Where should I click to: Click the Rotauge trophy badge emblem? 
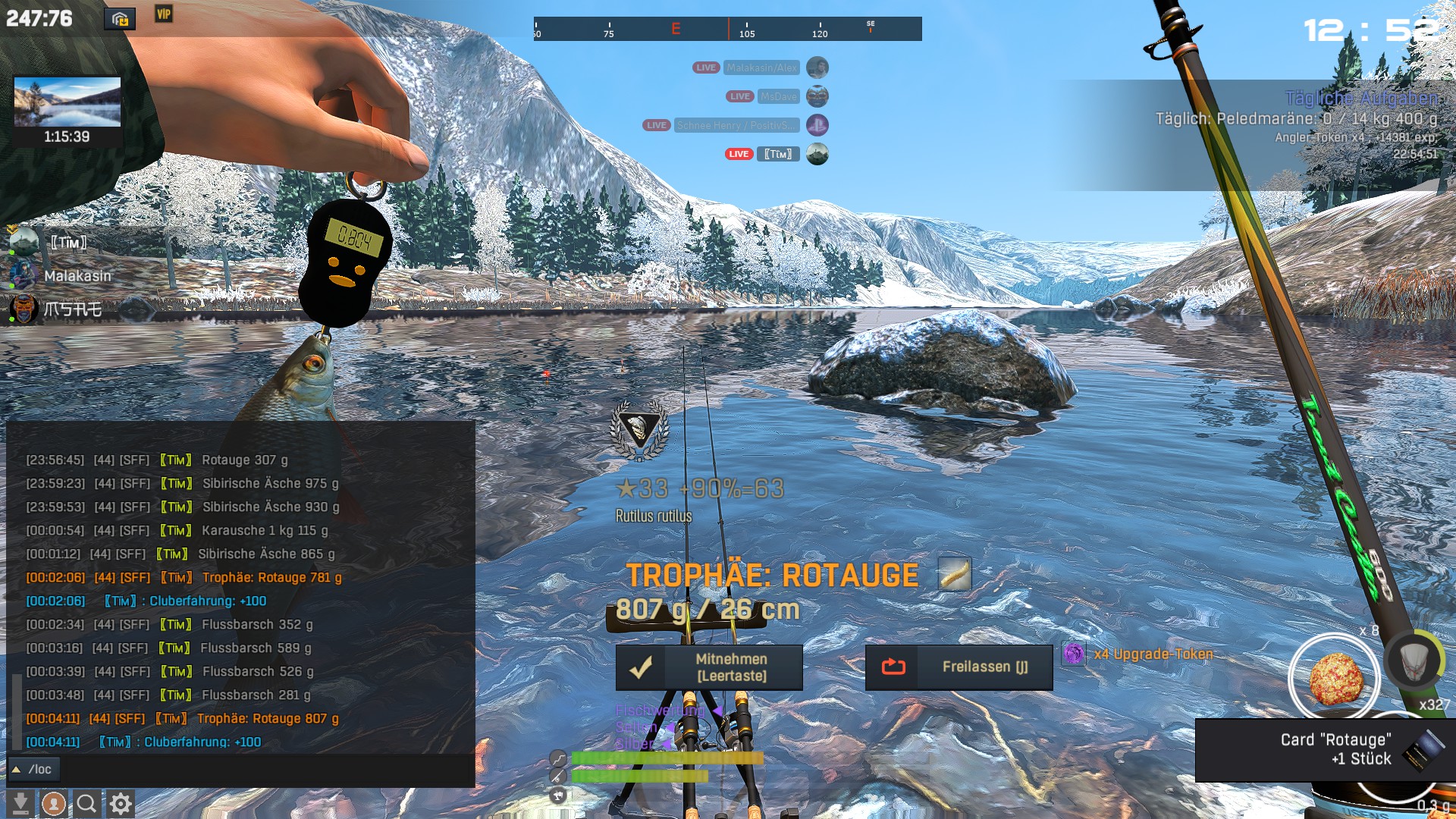[x=639, y=429]
